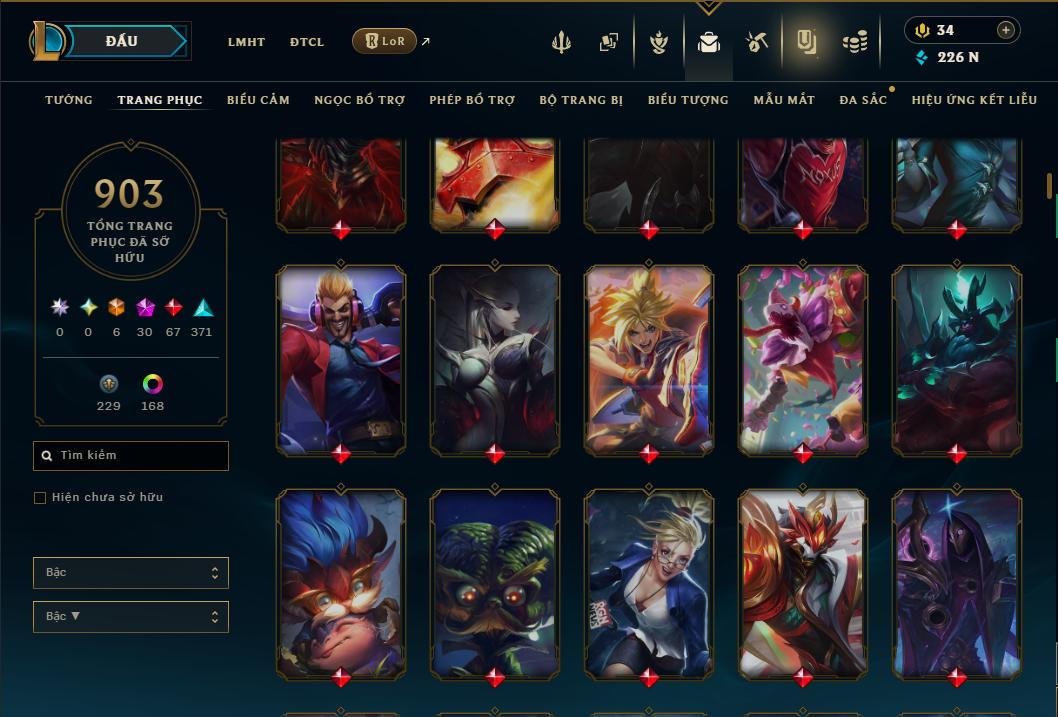The width and height of the screenshot is (1058, 717).
Task: Open the NGỌC BỔ TRỢ tab
Action: pos(359,100)
